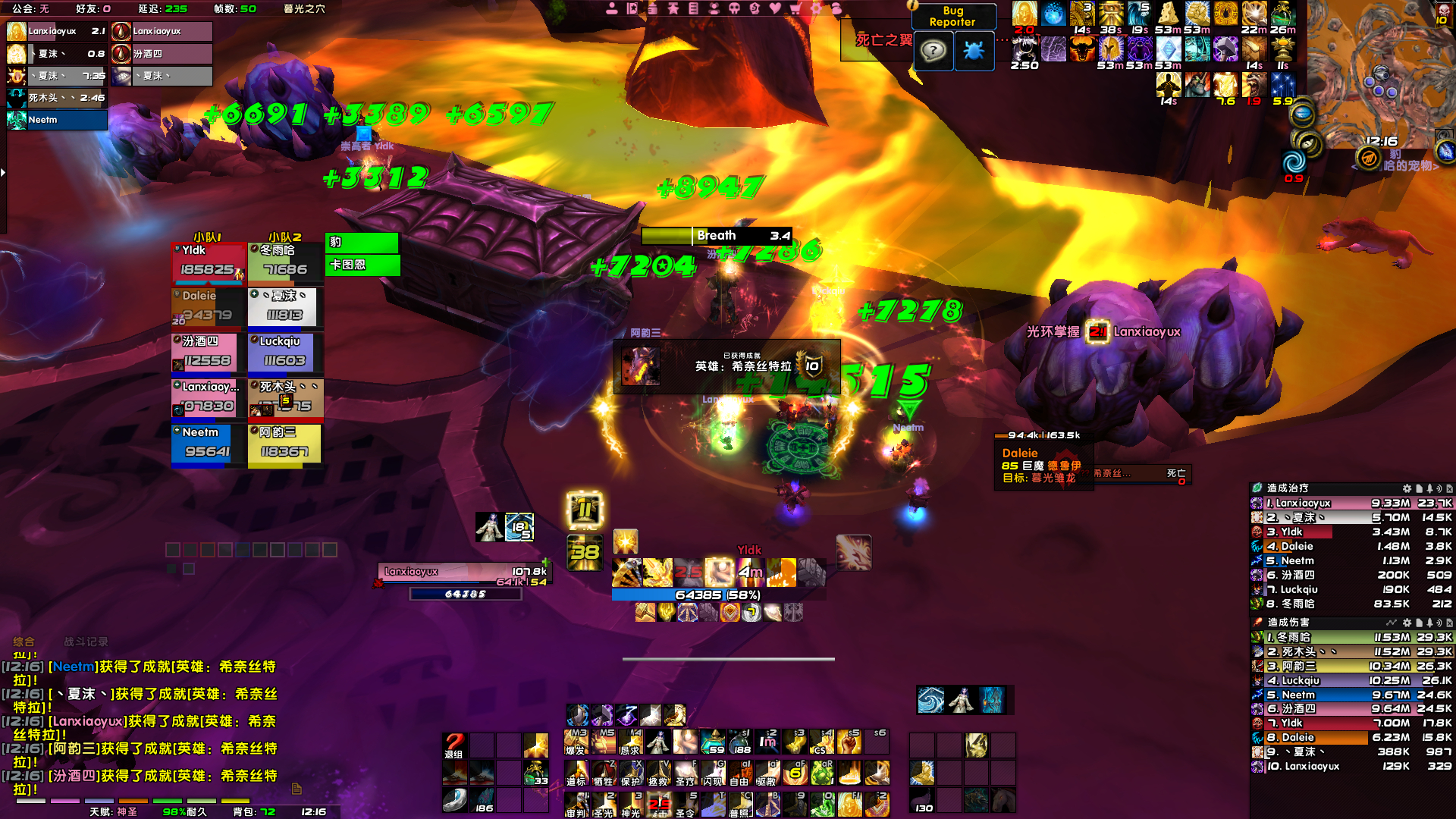Click the Bug Reporter question-bubble button
The width and height of the screenshot is (1456, 819).
[934, 52]
